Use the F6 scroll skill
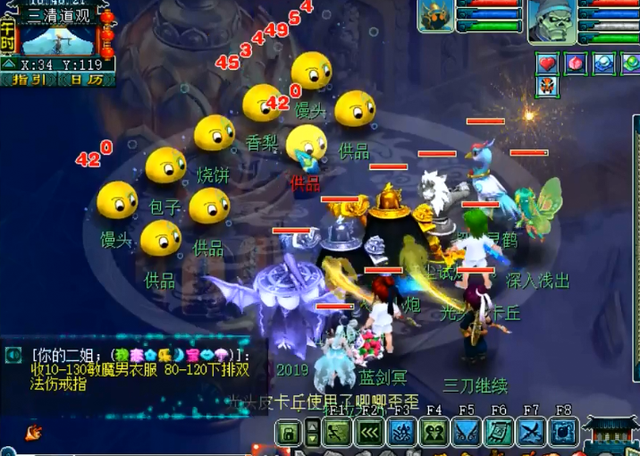 coord(499,432)
